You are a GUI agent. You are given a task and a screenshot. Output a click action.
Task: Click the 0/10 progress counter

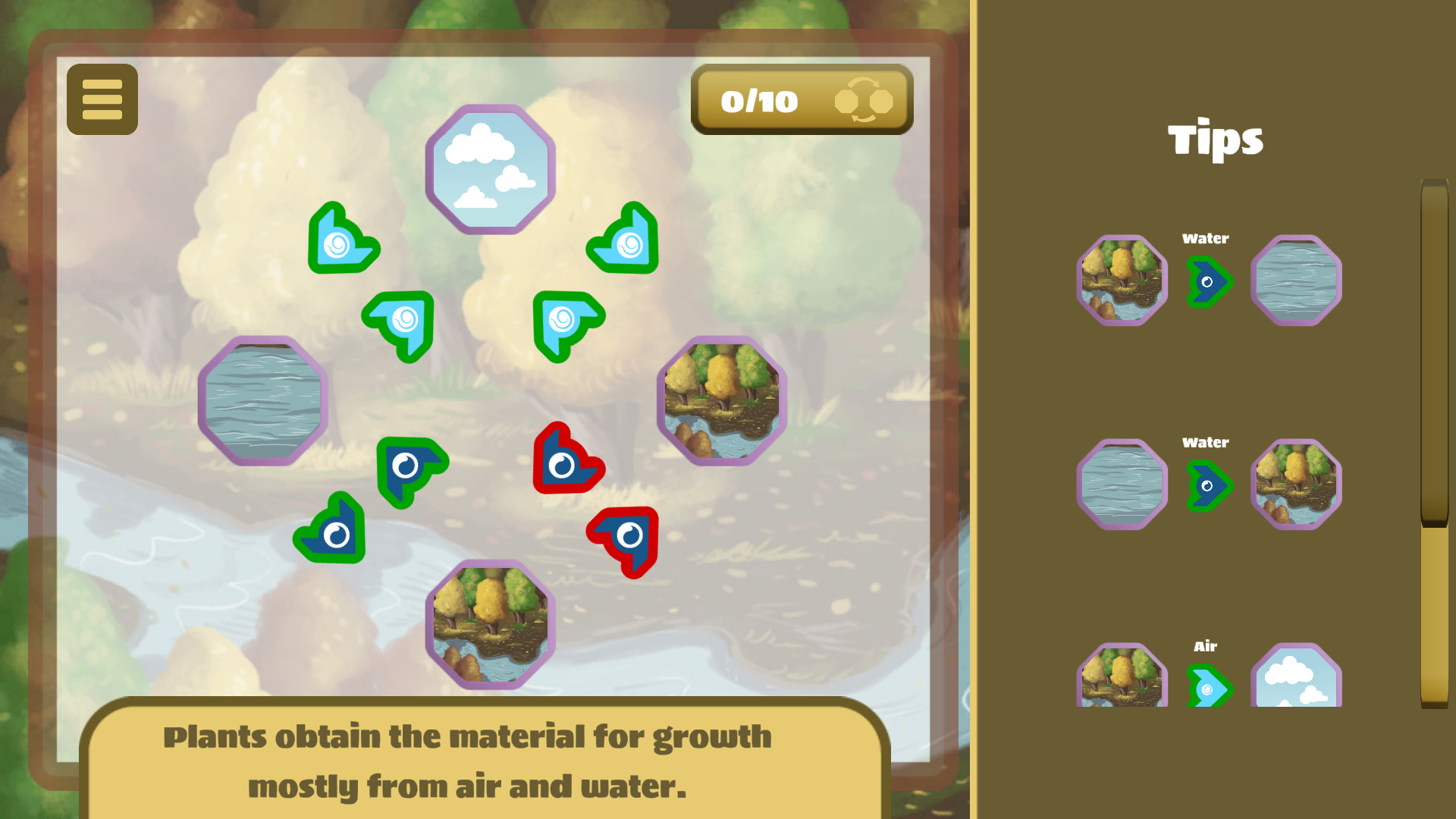point(760,99)
